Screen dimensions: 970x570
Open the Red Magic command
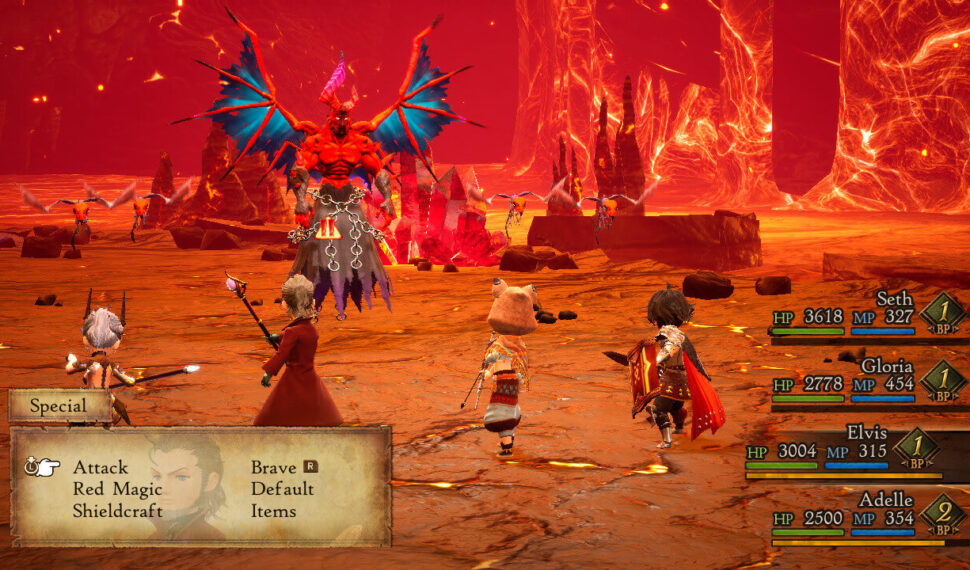117,489
